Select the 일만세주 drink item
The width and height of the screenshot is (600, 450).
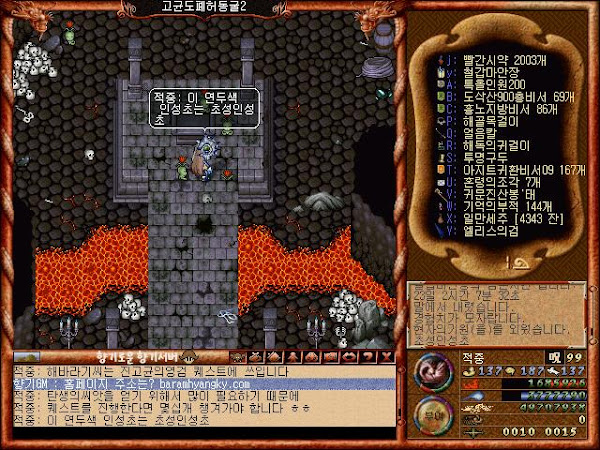tap(490, 214)
